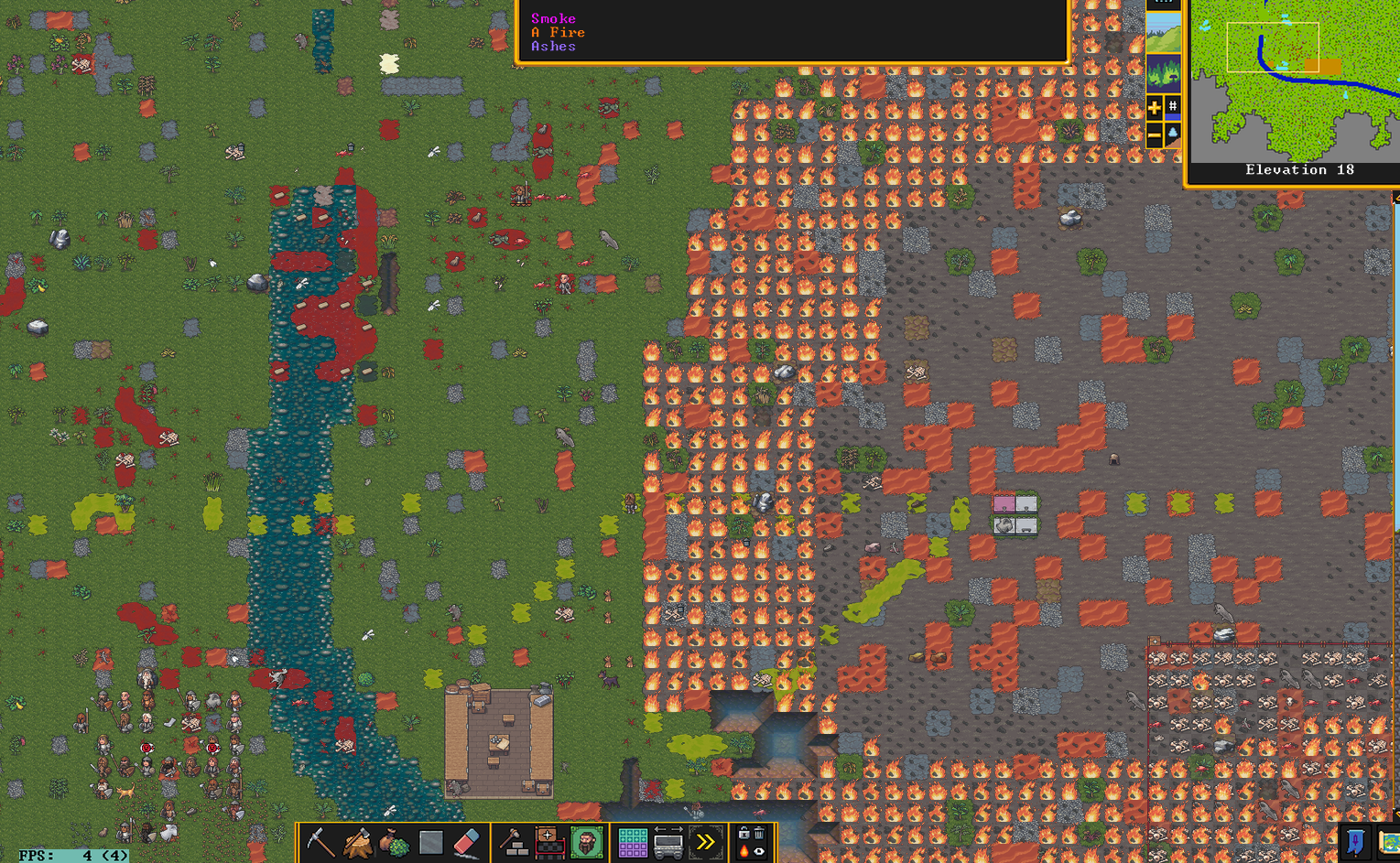Activate the eraser designation removal tool

click(x=467, y=842)
